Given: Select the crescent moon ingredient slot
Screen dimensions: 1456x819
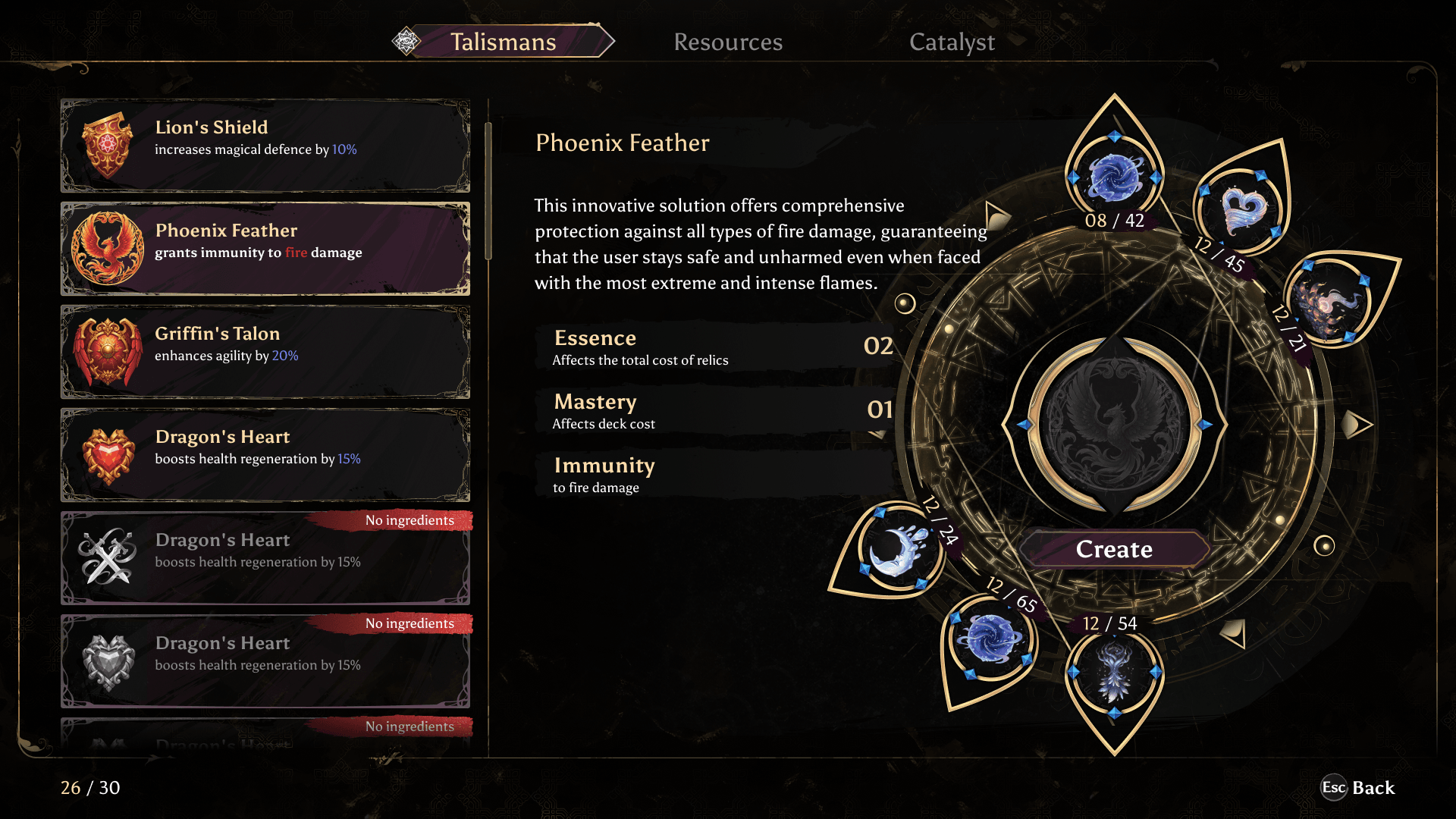Looking at the screenshot, I should 897,548.
